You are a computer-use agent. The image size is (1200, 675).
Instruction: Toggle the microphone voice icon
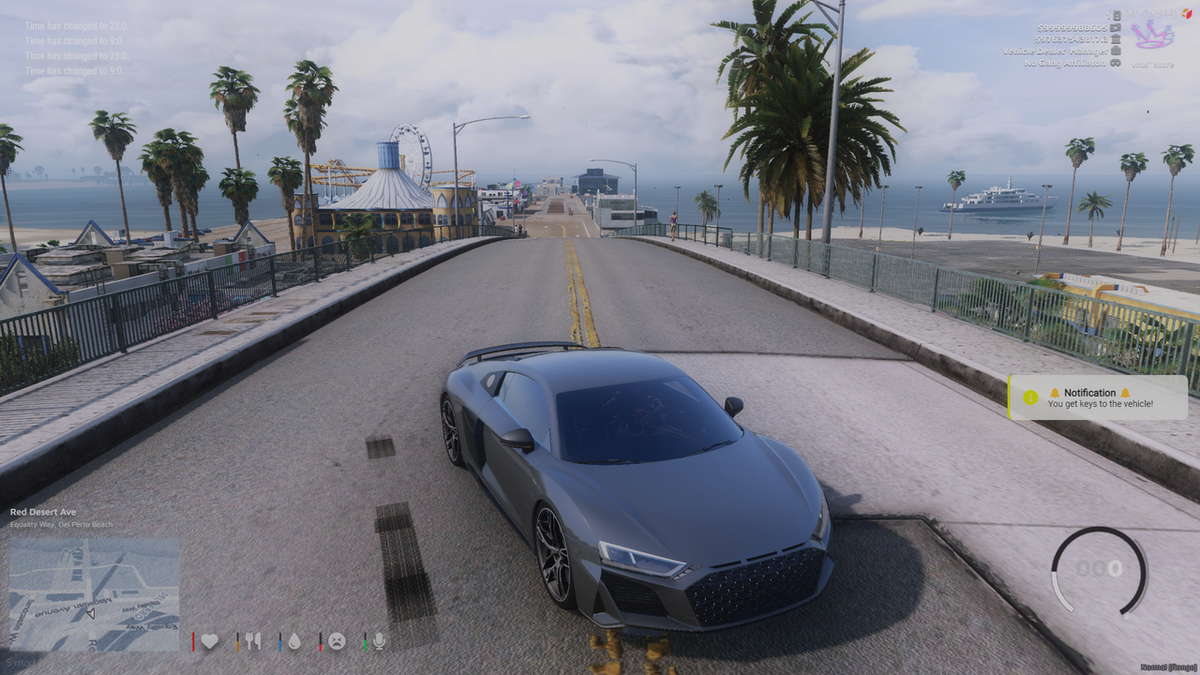coord(379,642)
